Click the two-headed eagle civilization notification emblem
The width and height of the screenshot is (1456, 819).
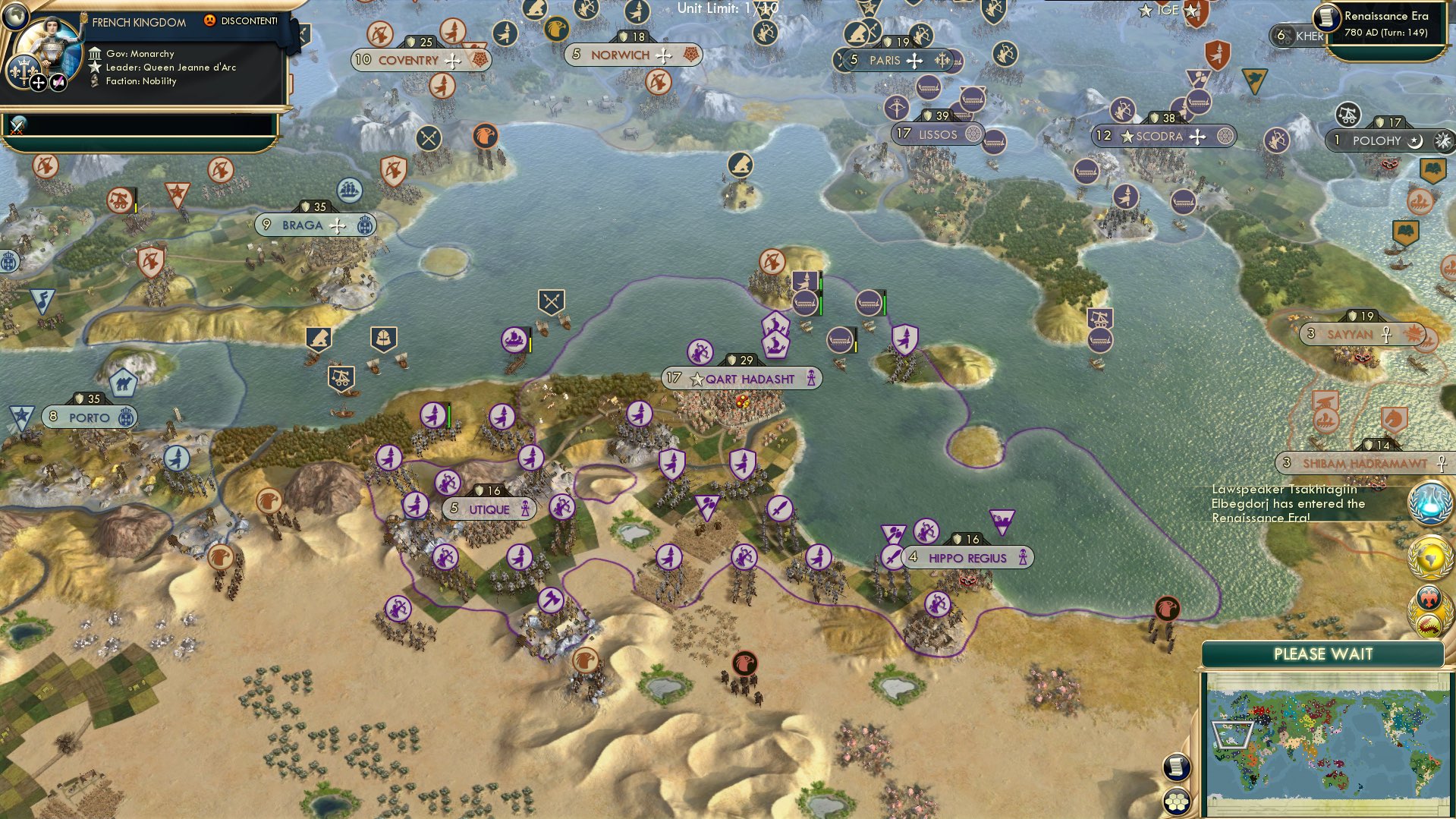[x=1429, y=599]
